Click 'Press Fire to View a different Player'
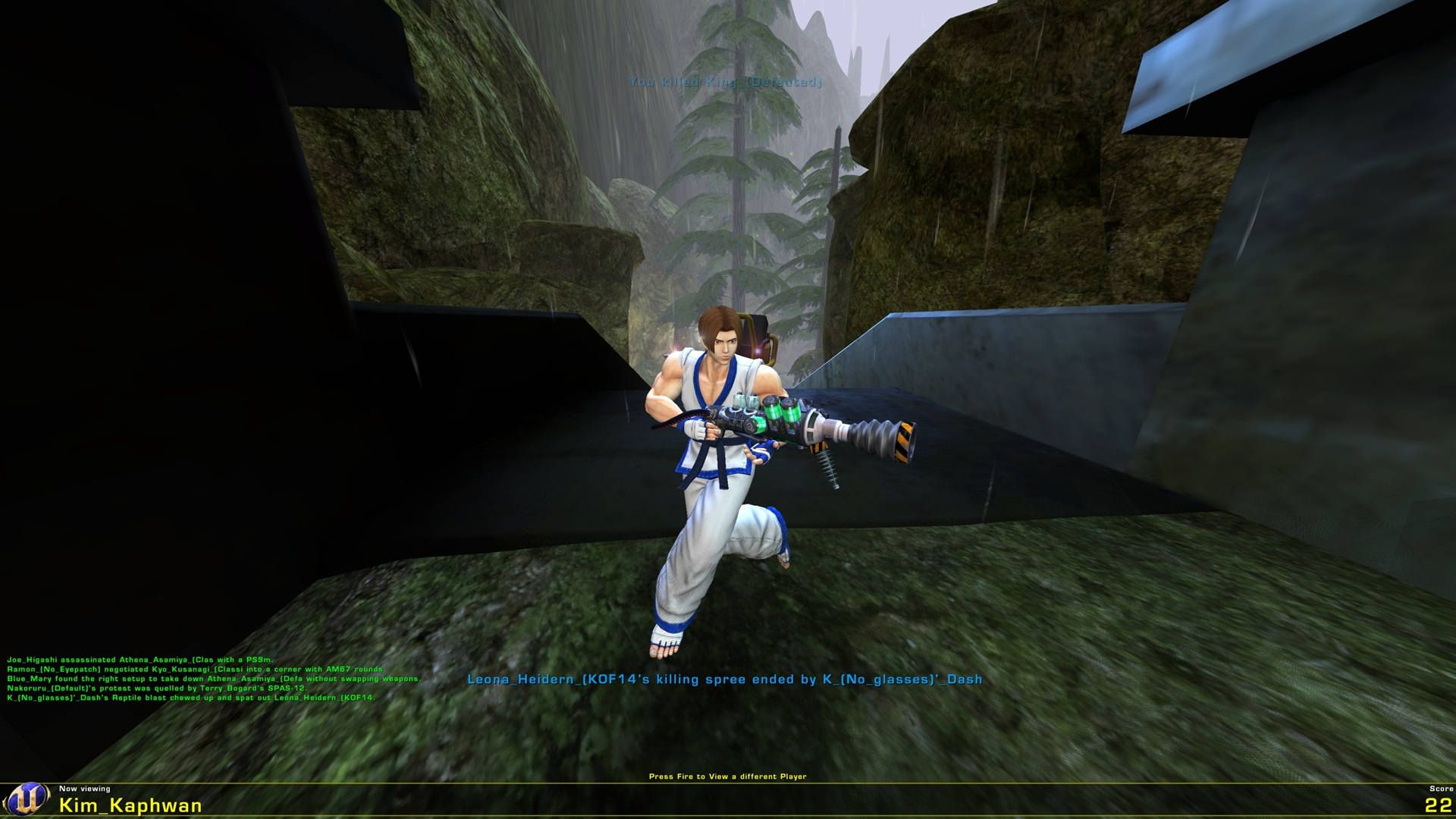 click(728, 777)
